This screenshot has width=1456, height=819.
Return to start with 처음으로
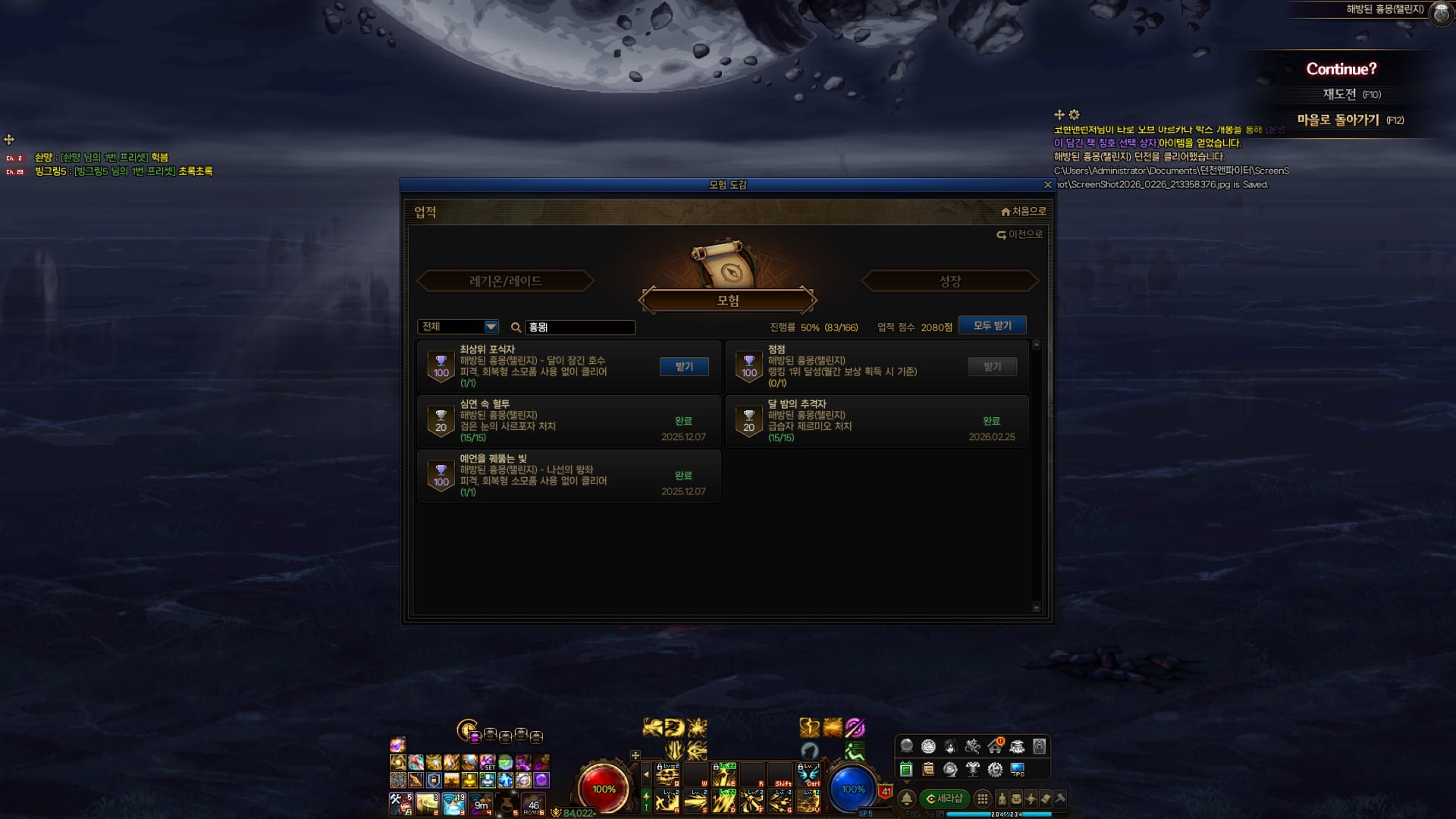click(1023, 212)
